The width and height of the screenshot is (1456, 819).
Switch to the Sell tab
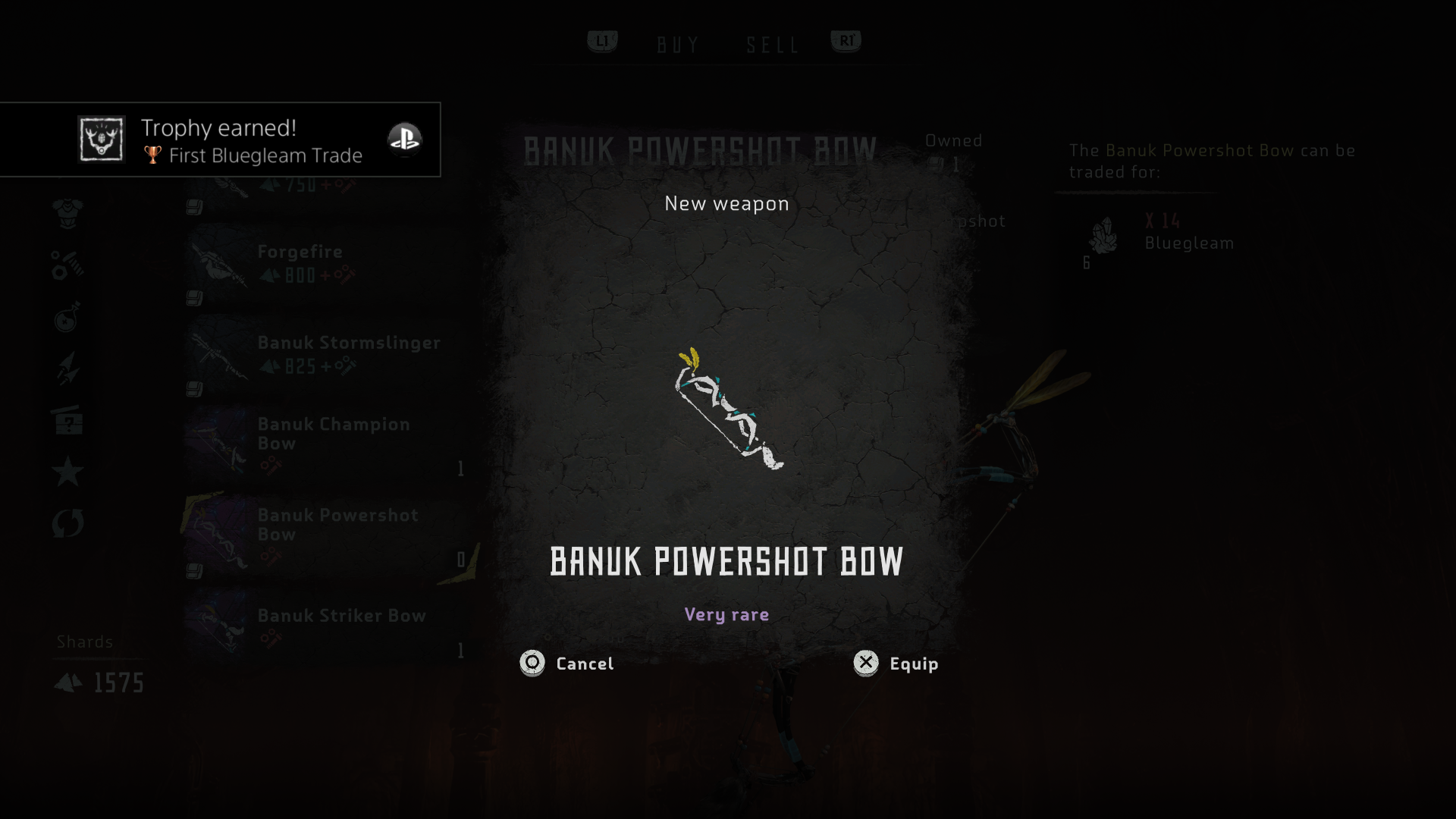(772, 45)
